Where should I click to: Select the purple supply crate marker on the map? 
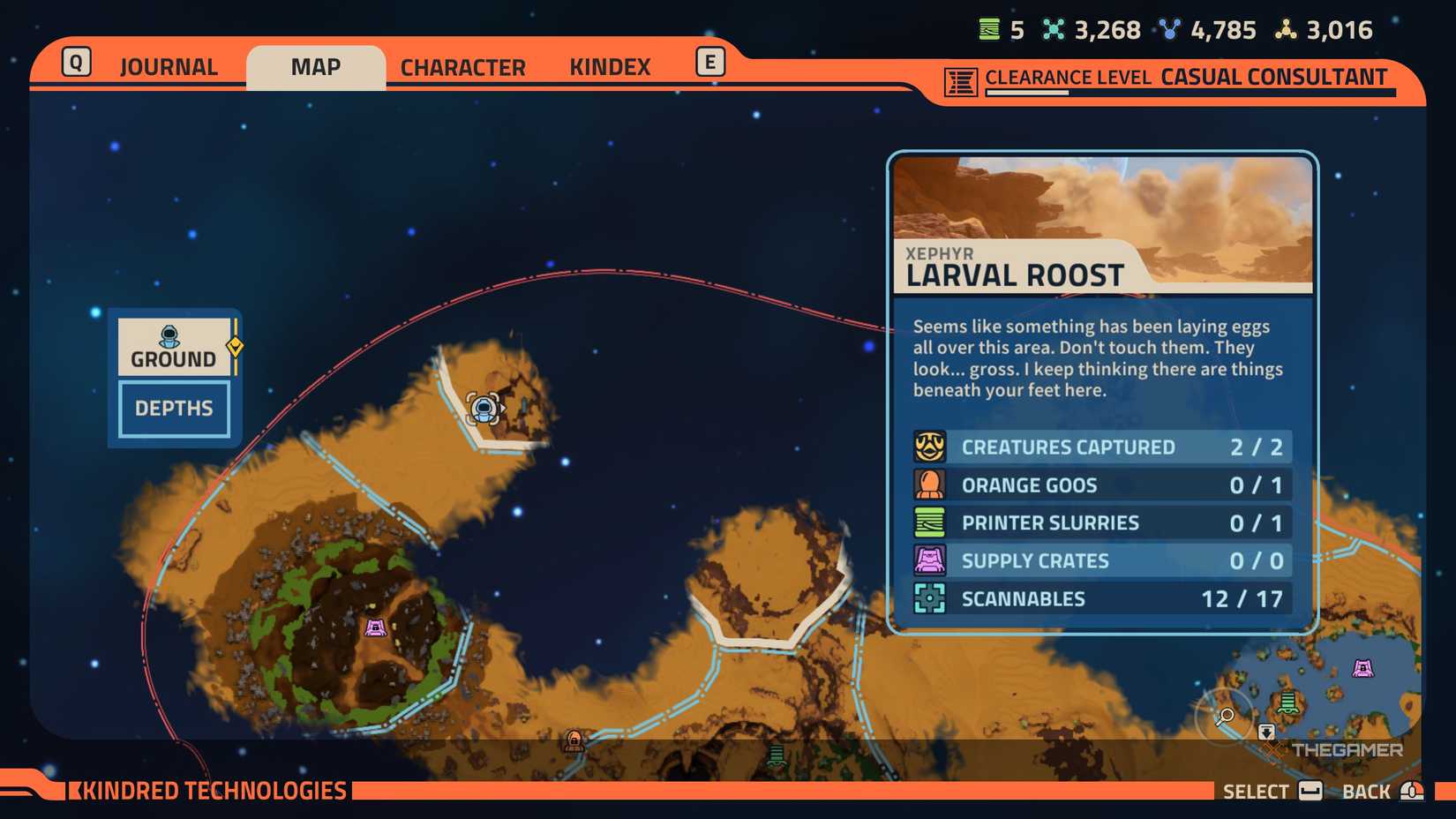[375, 627]
